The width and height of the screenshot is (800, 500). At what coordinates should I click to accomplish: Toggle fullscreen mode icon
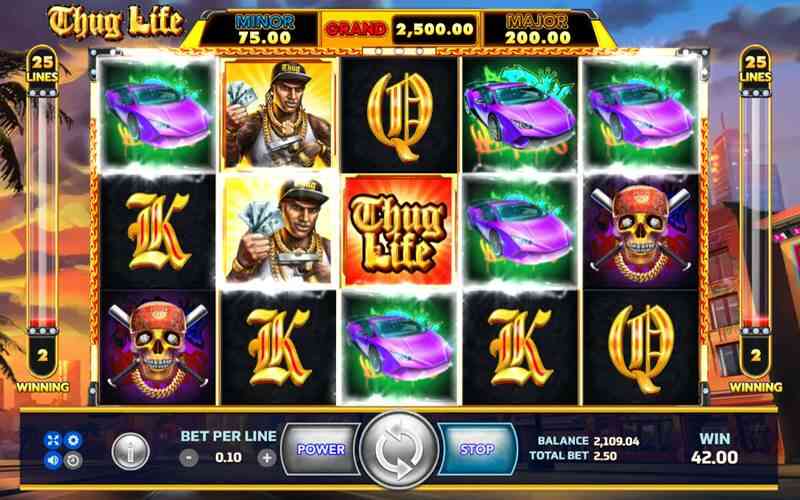pyautogui.click(x=53, y=439)
